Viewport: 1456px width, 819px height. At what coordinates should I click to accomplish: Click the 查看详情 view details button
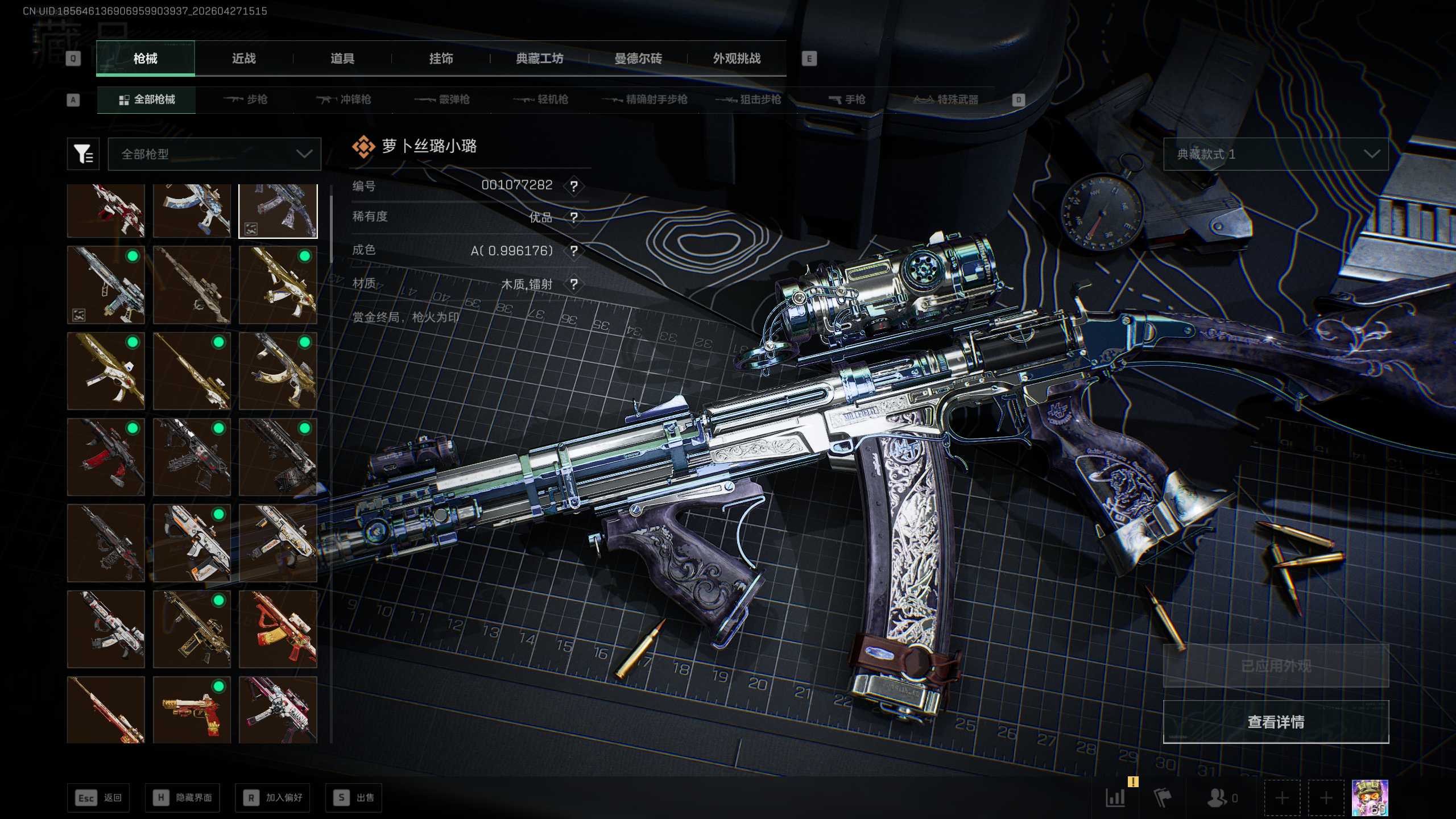point(1275,722)
